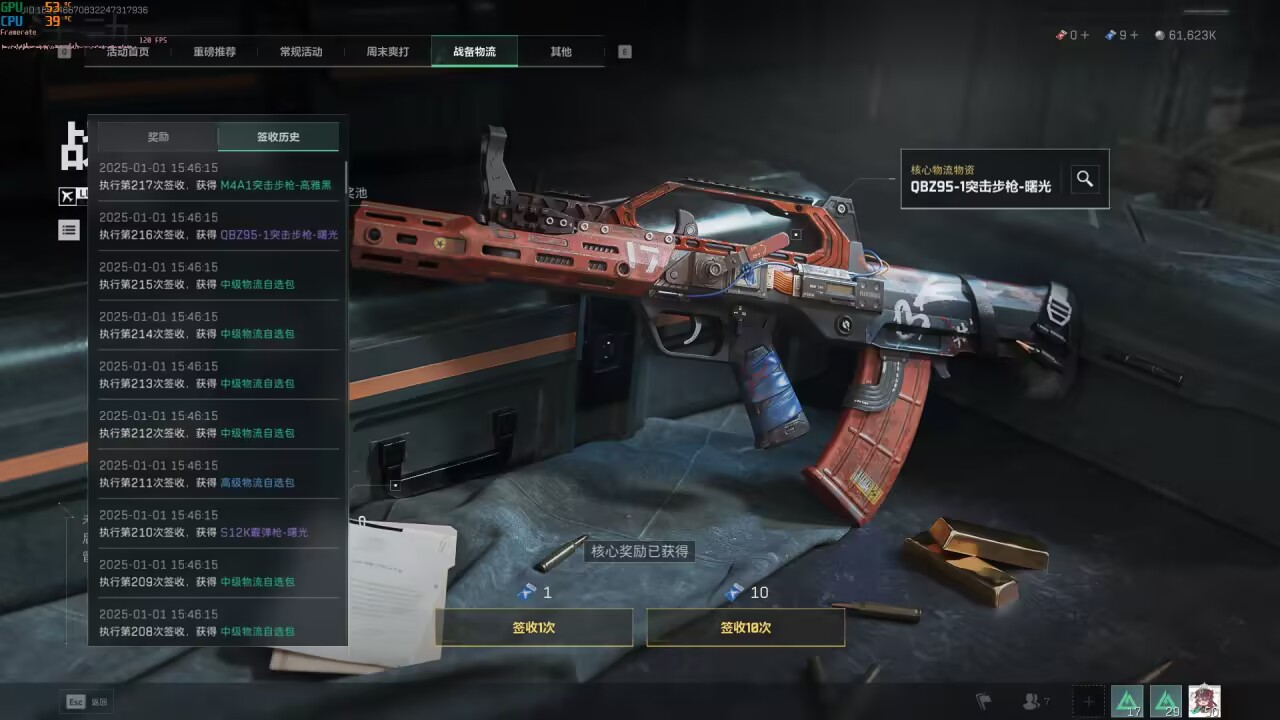Select the 217th sign-in M4A1 history row
1280x720 pixels.
(216, 177)
